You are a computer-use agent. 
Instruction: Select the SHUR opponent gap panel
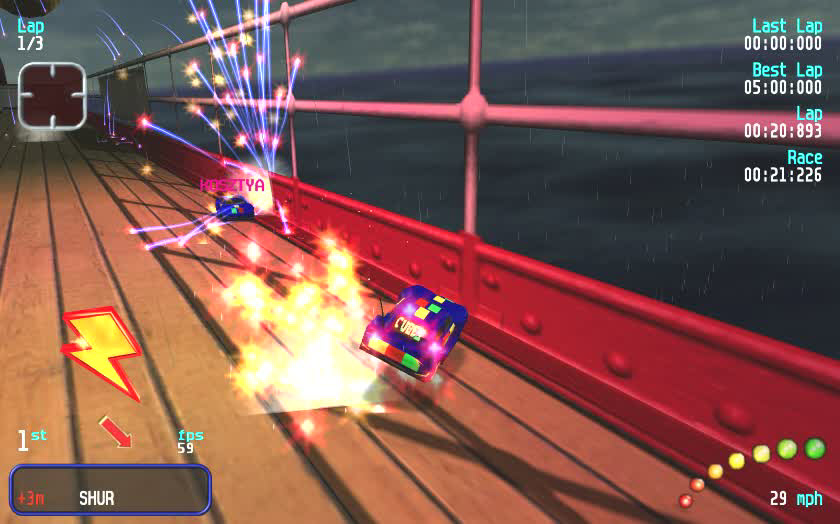click(110, 489)
